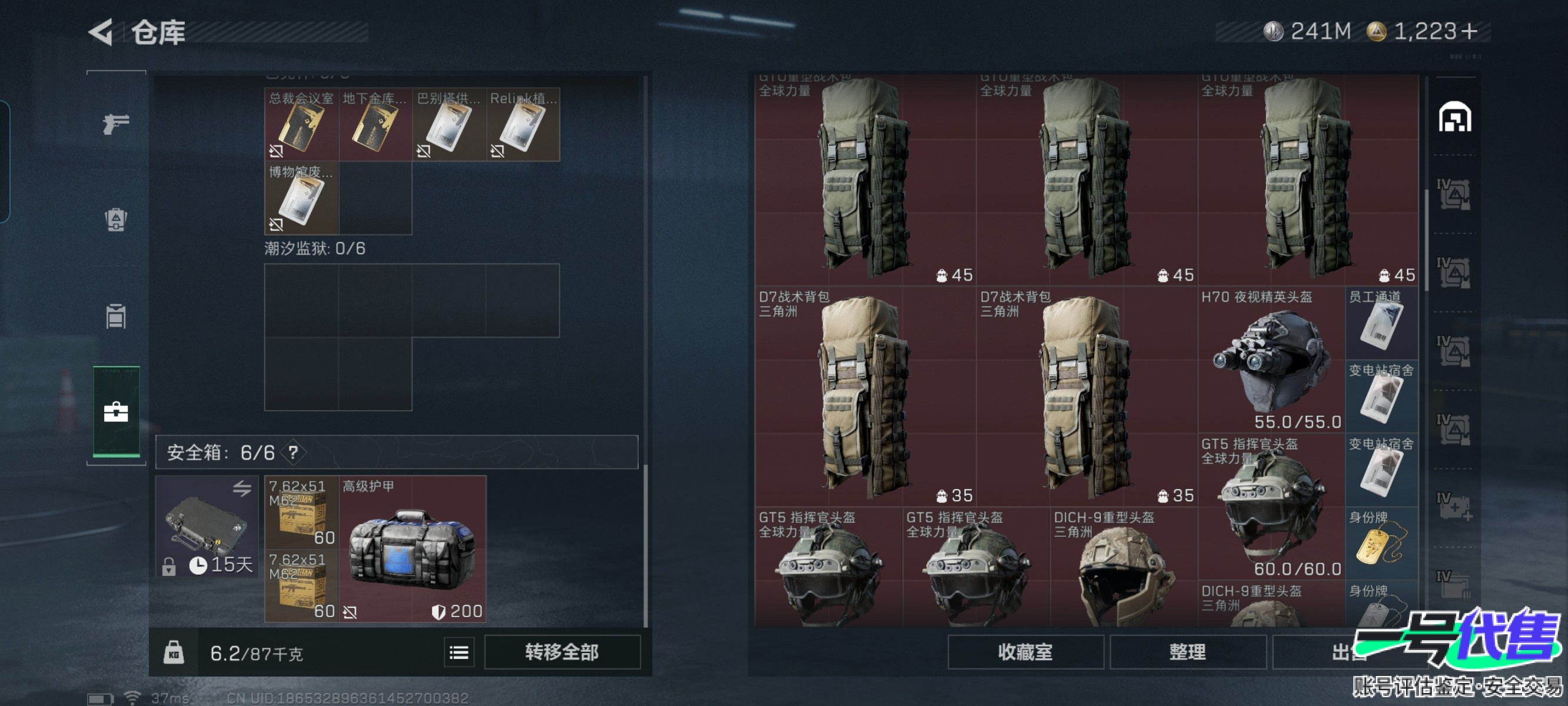Screen dimensions: 1568x706
Task: Sort the stash with 整理
Action: [1187, 652]
